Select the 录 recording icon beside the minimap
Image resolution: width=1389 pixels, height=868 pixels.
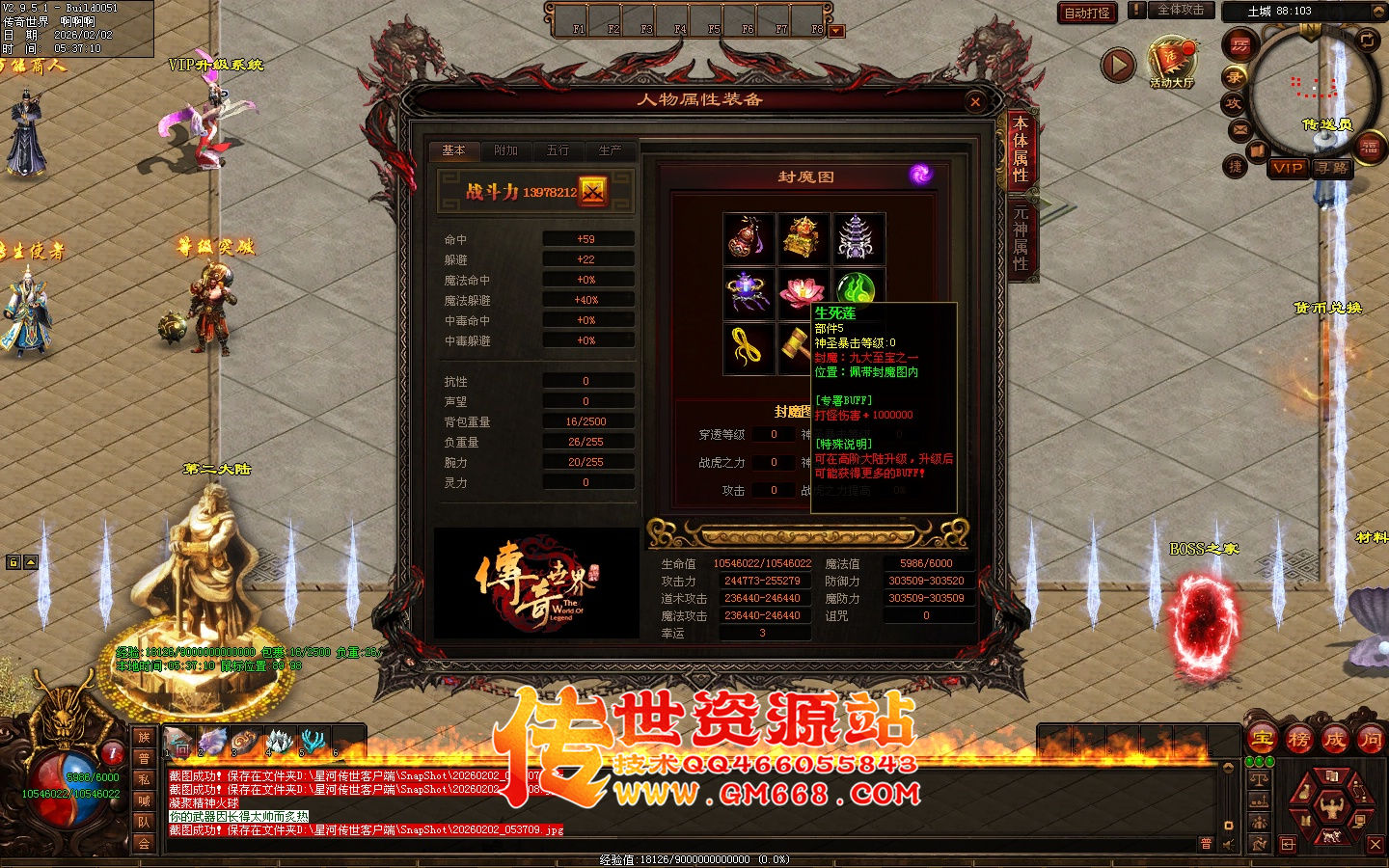[x=1237, y=76]
